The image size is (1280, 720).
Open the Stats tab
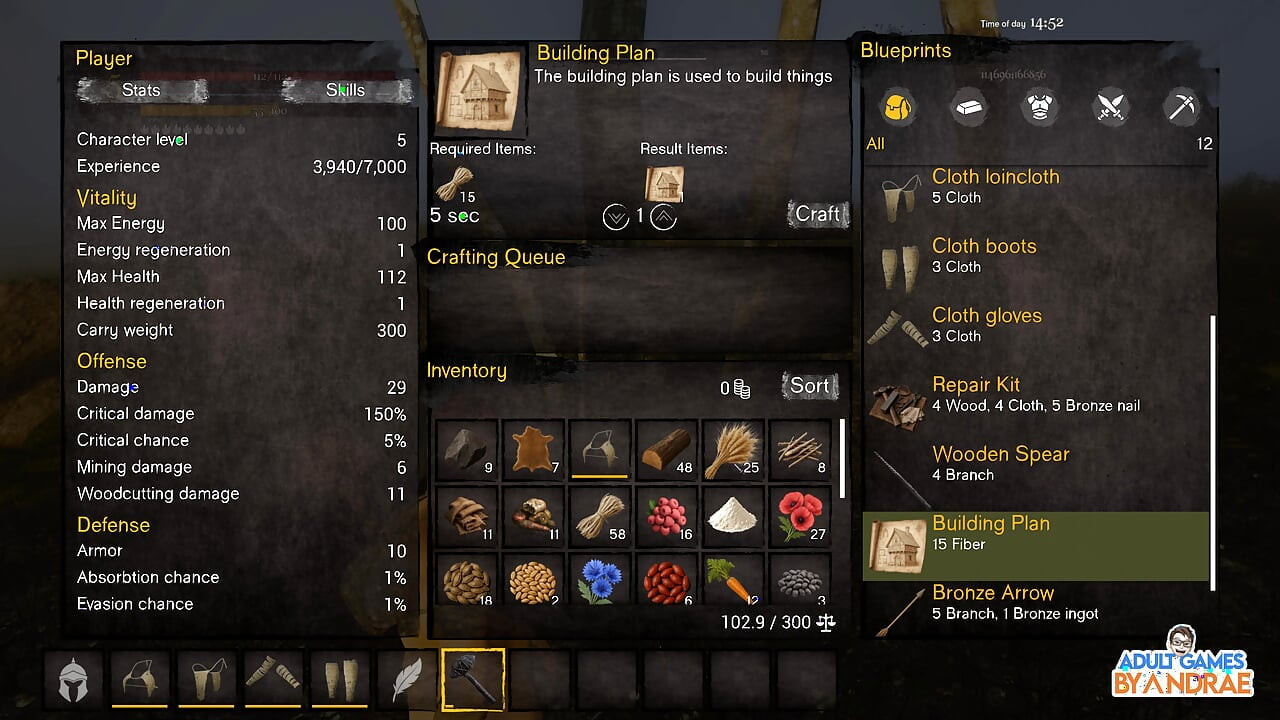[141, 90]
